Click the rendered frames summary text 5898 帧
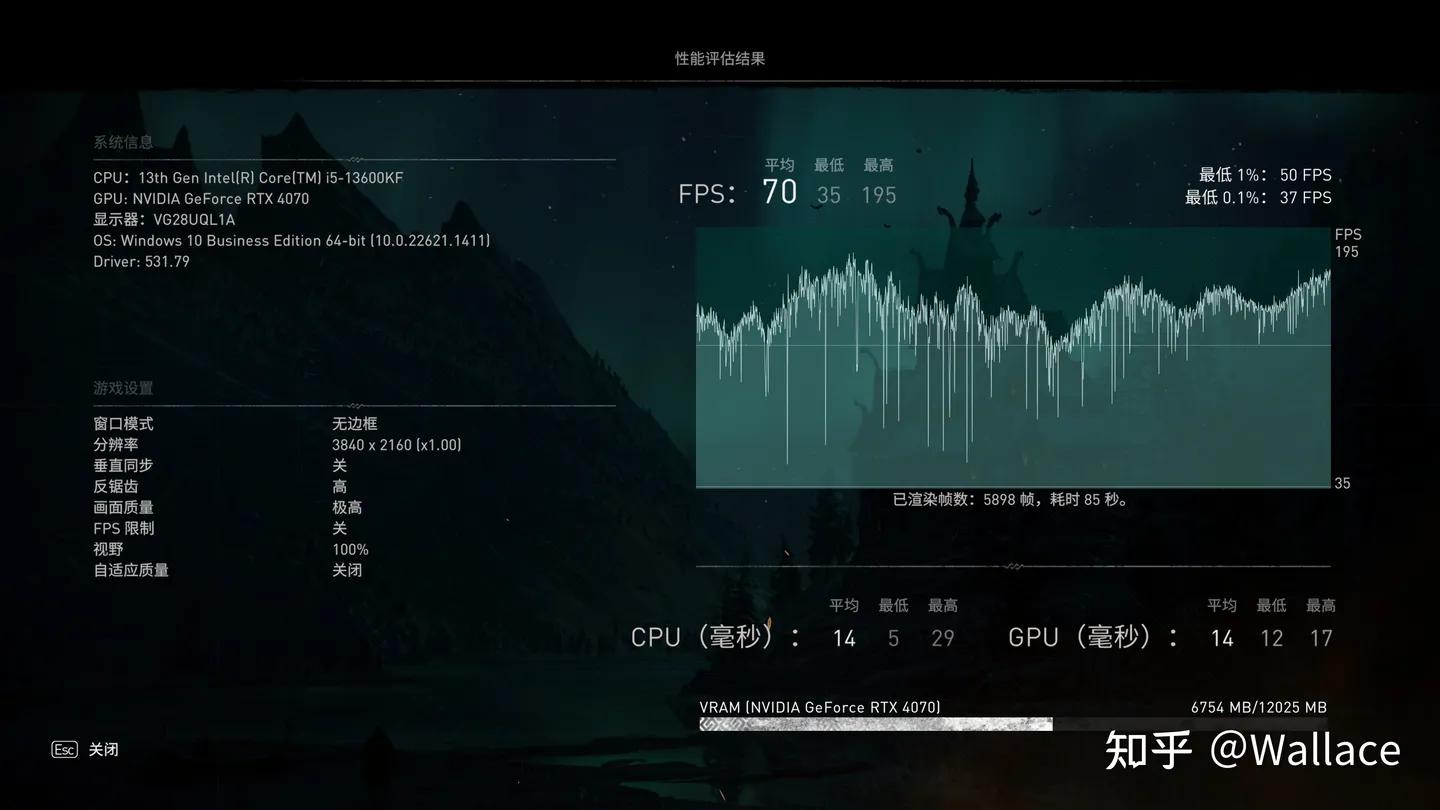Screen dimensions: 1440x810 pyautogui.click(x=1008, y=499)
